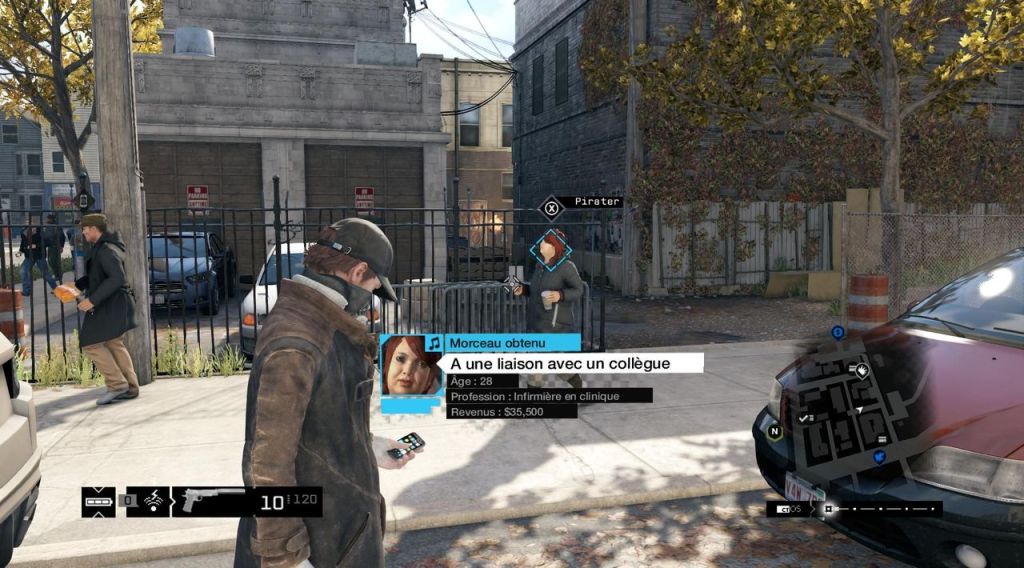Click the ctOS label below the minimap
The image size is (1024, 568).
point(789,509)
